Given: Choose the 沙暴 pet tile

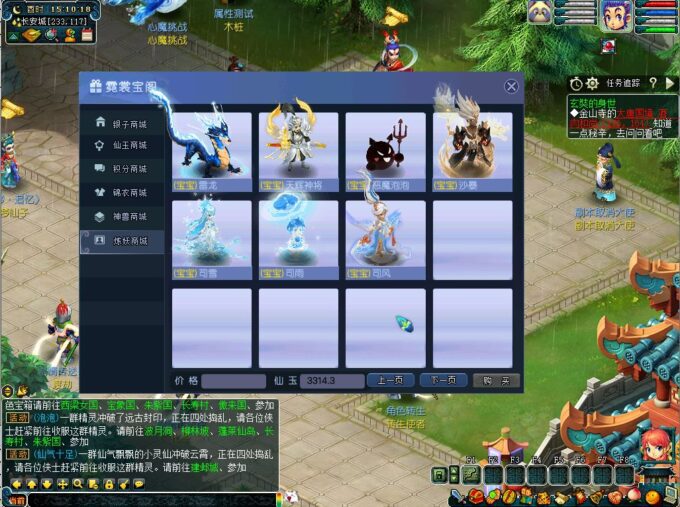Looking at the screenshot, I should point(472,152).
